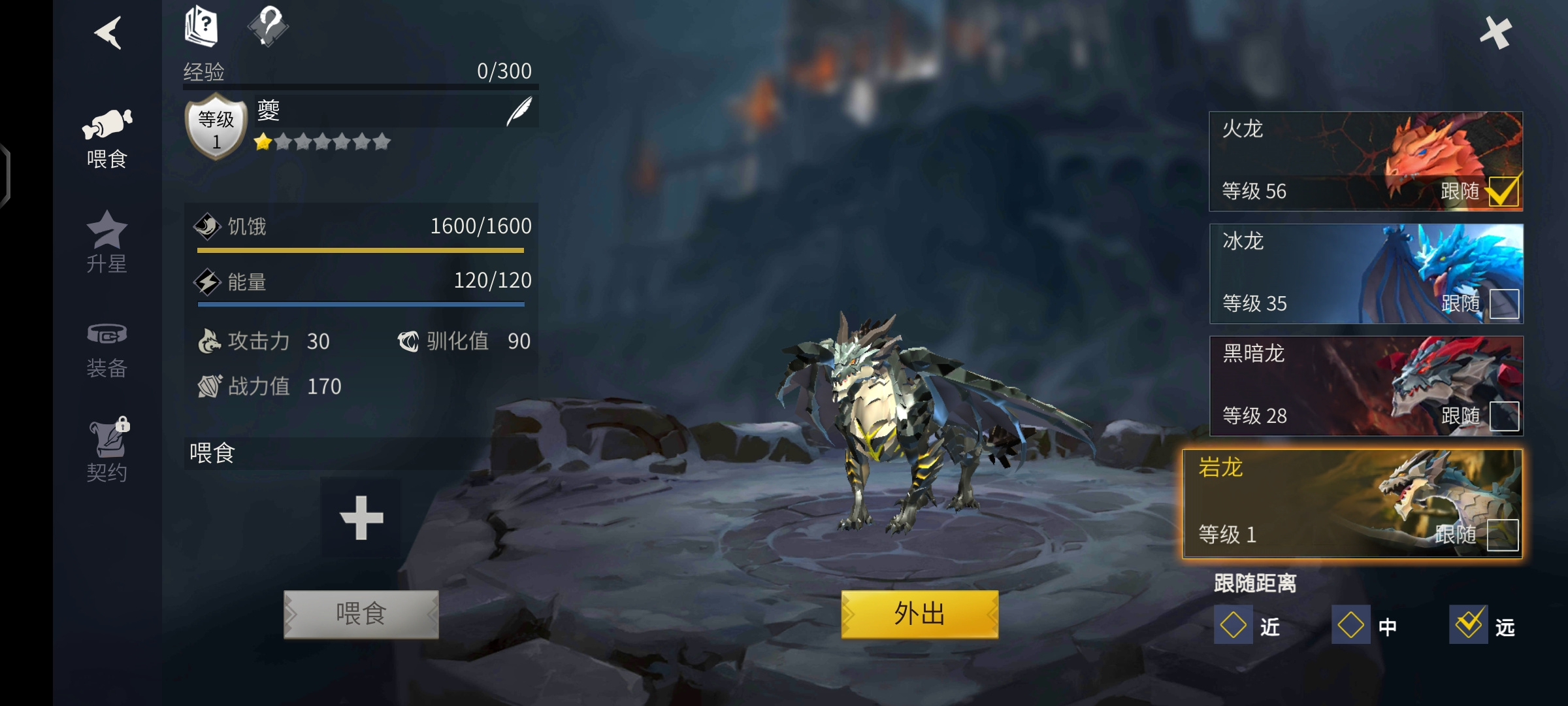Open the card guide book icon

point(201,26)
